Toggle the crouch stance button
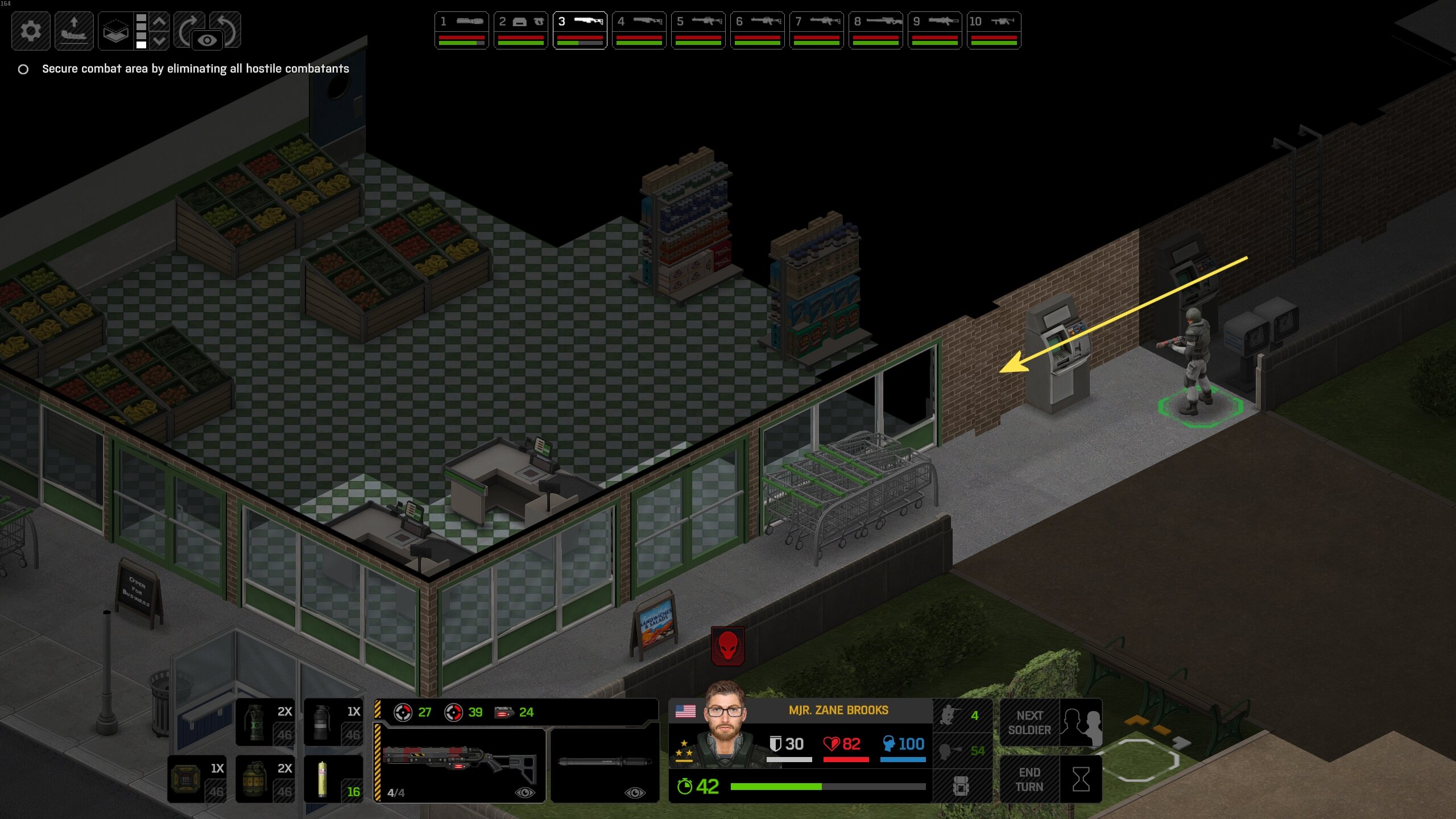The image size is (1456, 819). (x=962, y=715)
